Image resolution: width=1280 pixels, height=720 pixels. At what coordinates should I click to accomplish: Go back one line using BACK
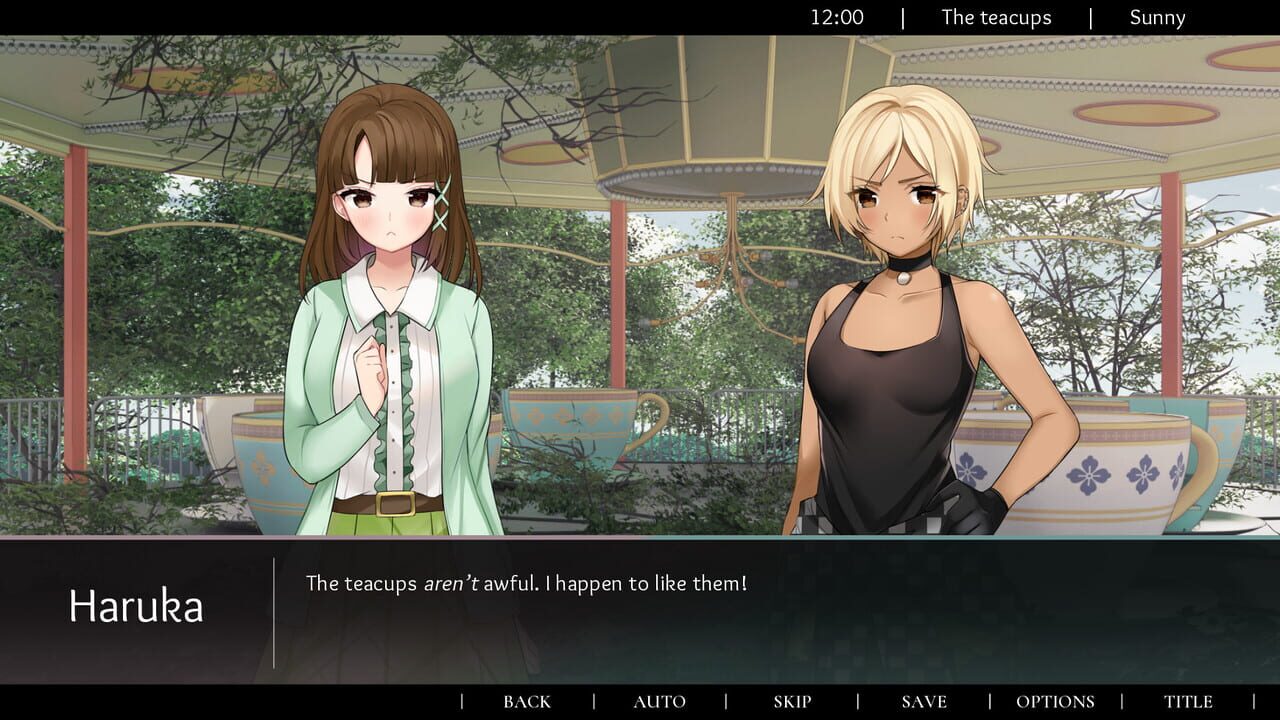click(526, 701)
